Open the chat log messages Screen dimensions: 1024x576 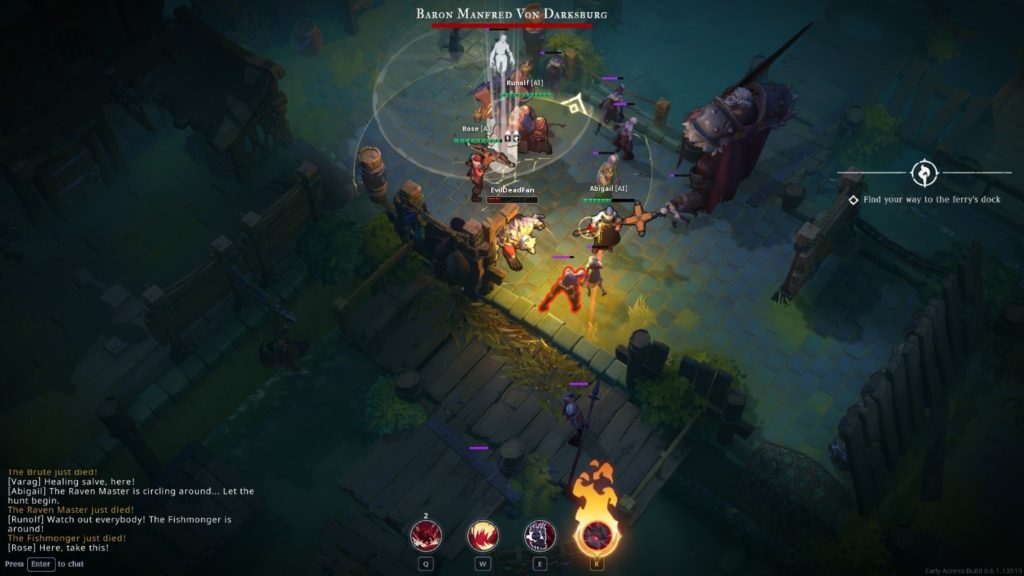pos(130,510)
